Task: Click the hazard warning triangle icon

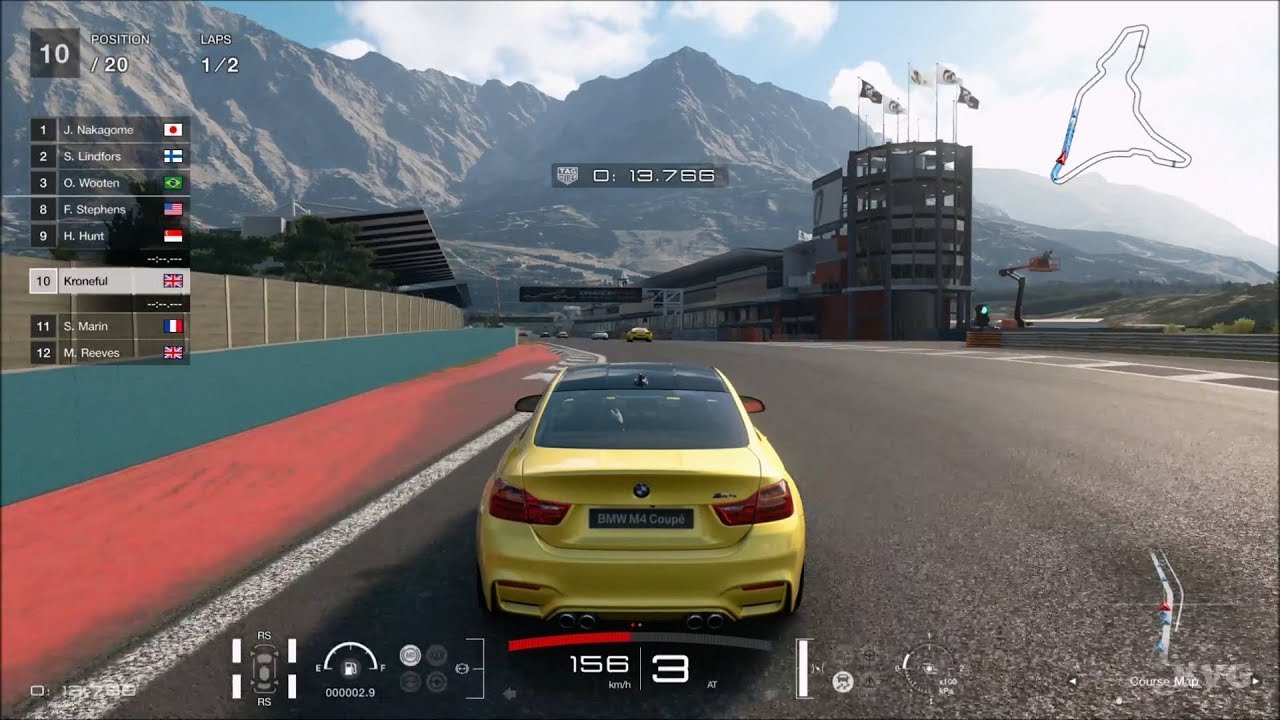Action: [x=870, y=681]
